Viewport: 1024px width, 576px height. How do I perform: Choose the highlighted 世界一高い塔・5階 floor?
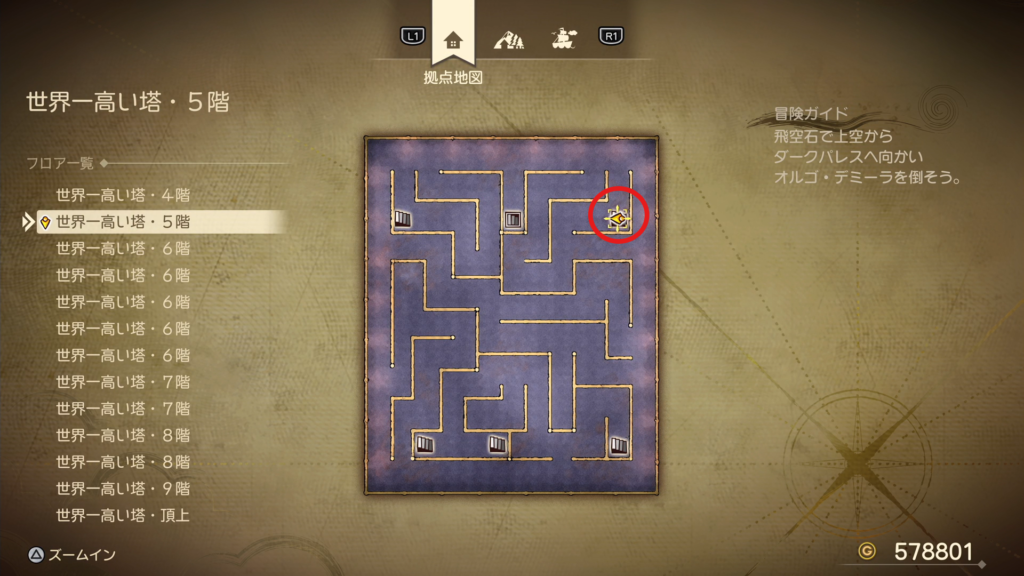(x=123, y=222)
